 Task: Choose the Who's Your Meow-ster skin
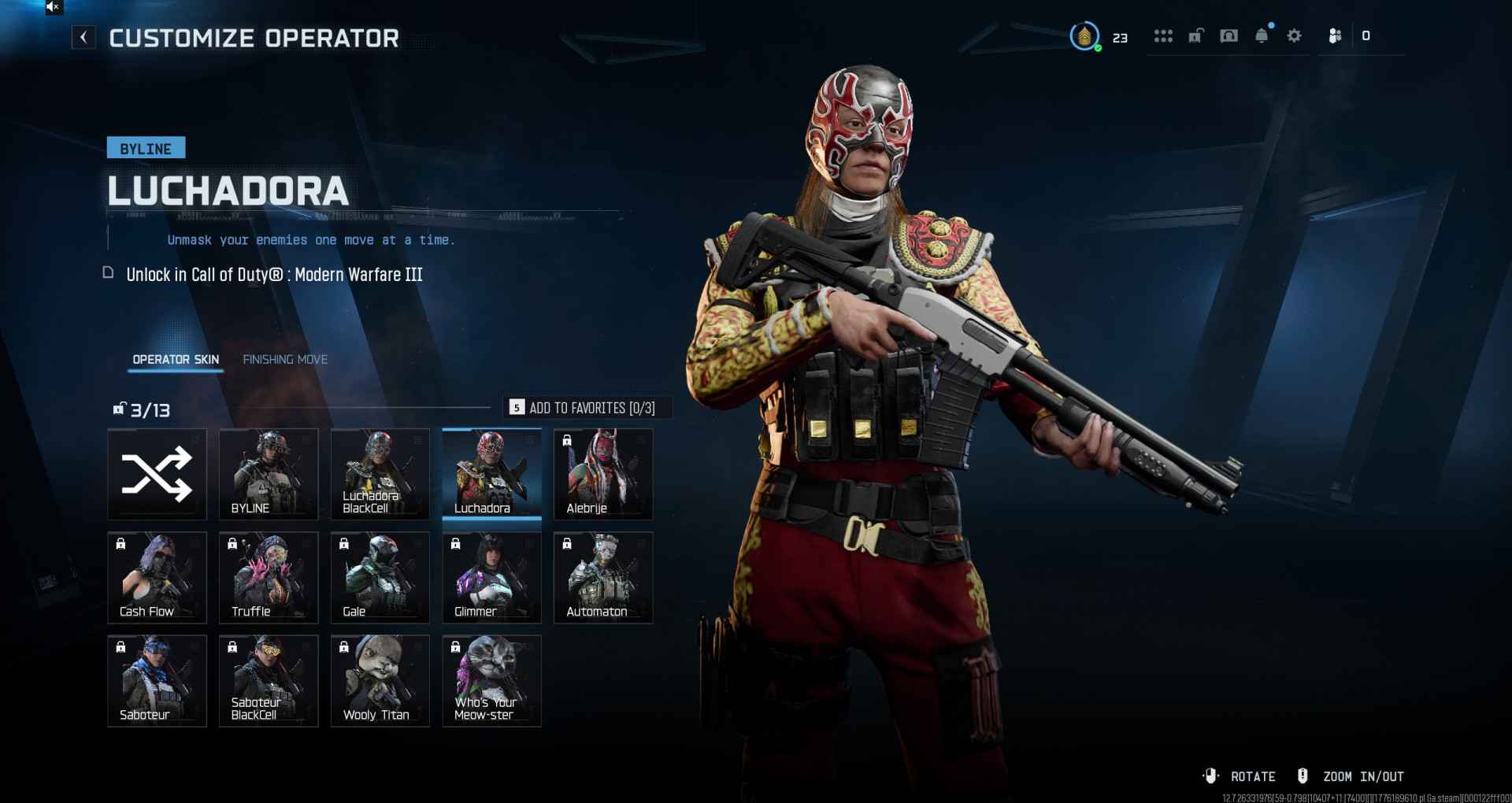click(x=491, y=680)
